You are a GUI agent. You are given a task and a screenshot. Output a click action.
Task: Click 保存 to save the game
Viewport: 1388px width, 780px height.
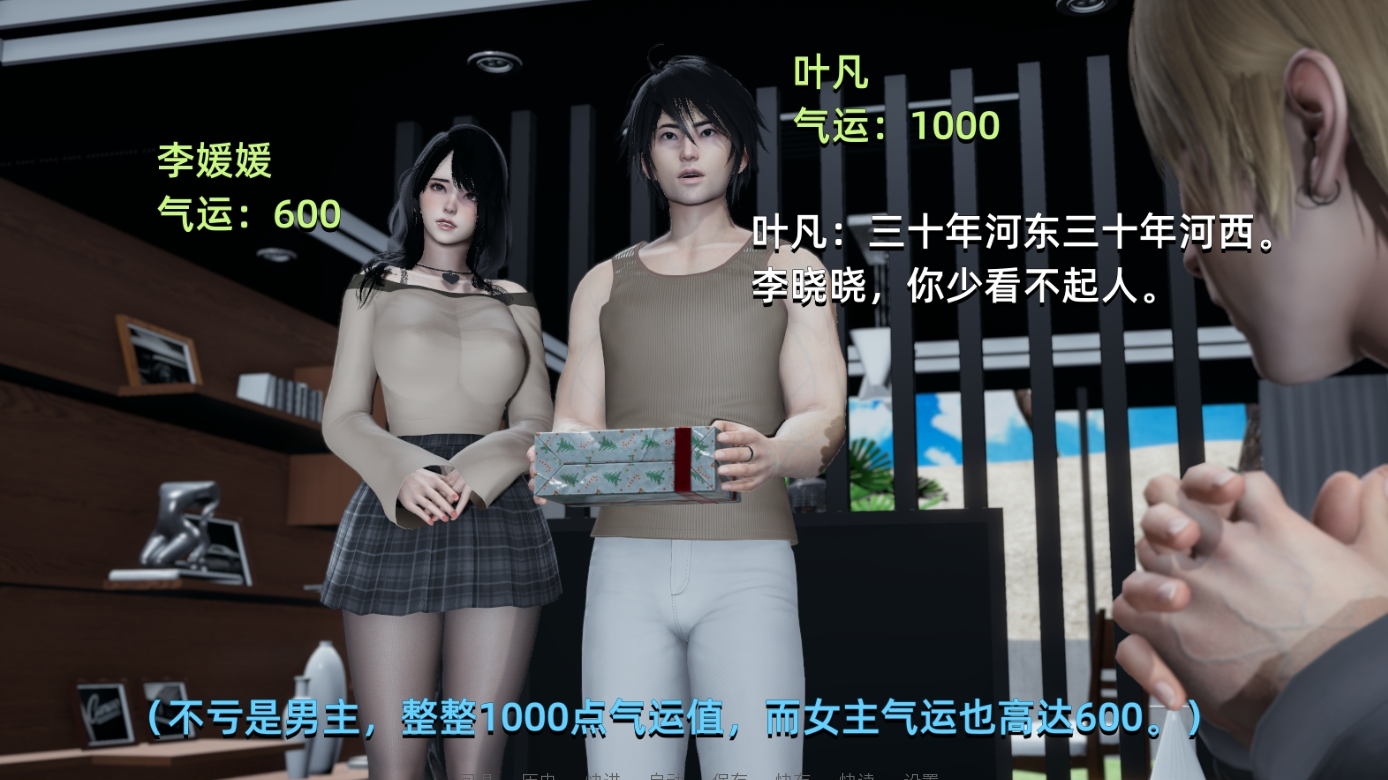(729, 775)
